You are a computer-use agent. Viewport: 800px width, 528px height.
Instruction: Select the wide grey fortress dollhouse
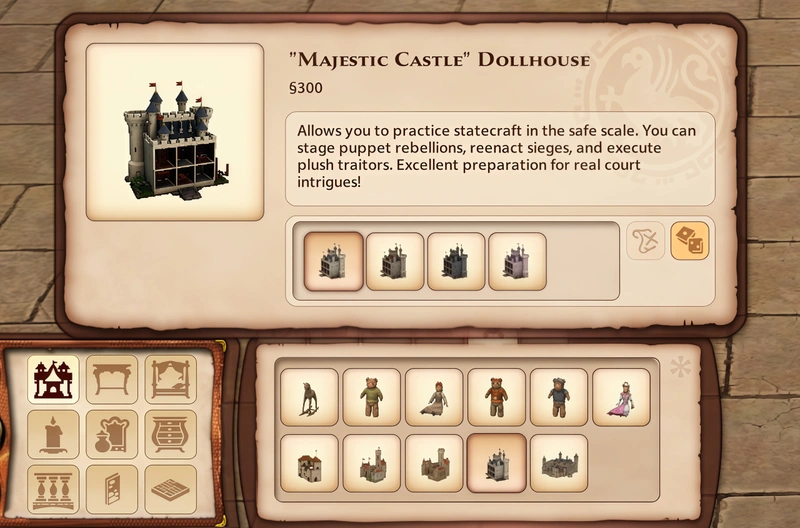click(559, 463)
